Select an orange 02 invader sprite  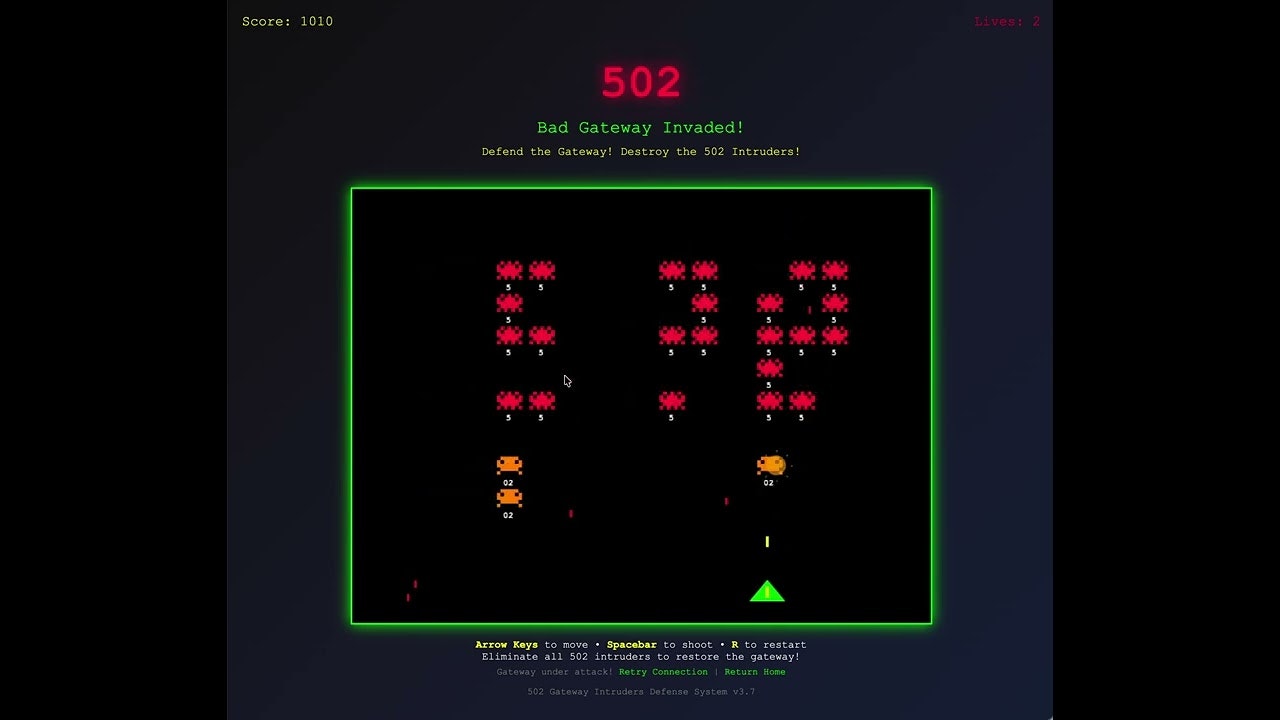[508, 464]
